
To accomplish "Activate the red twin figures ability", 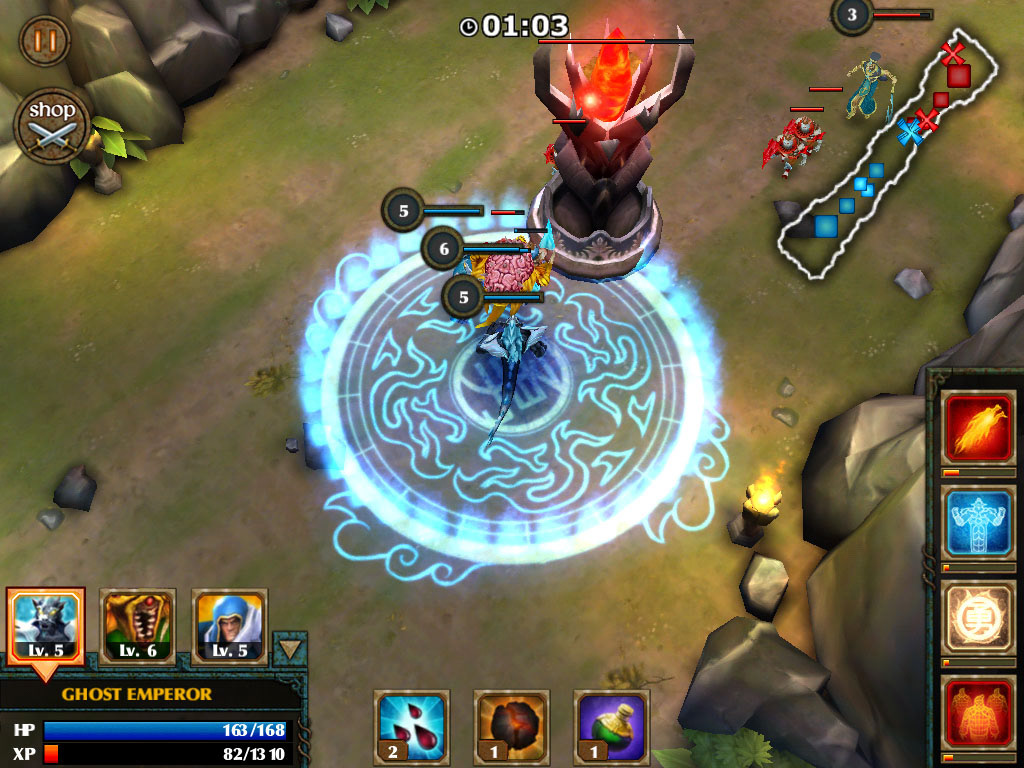I will (x=979, y=712).
